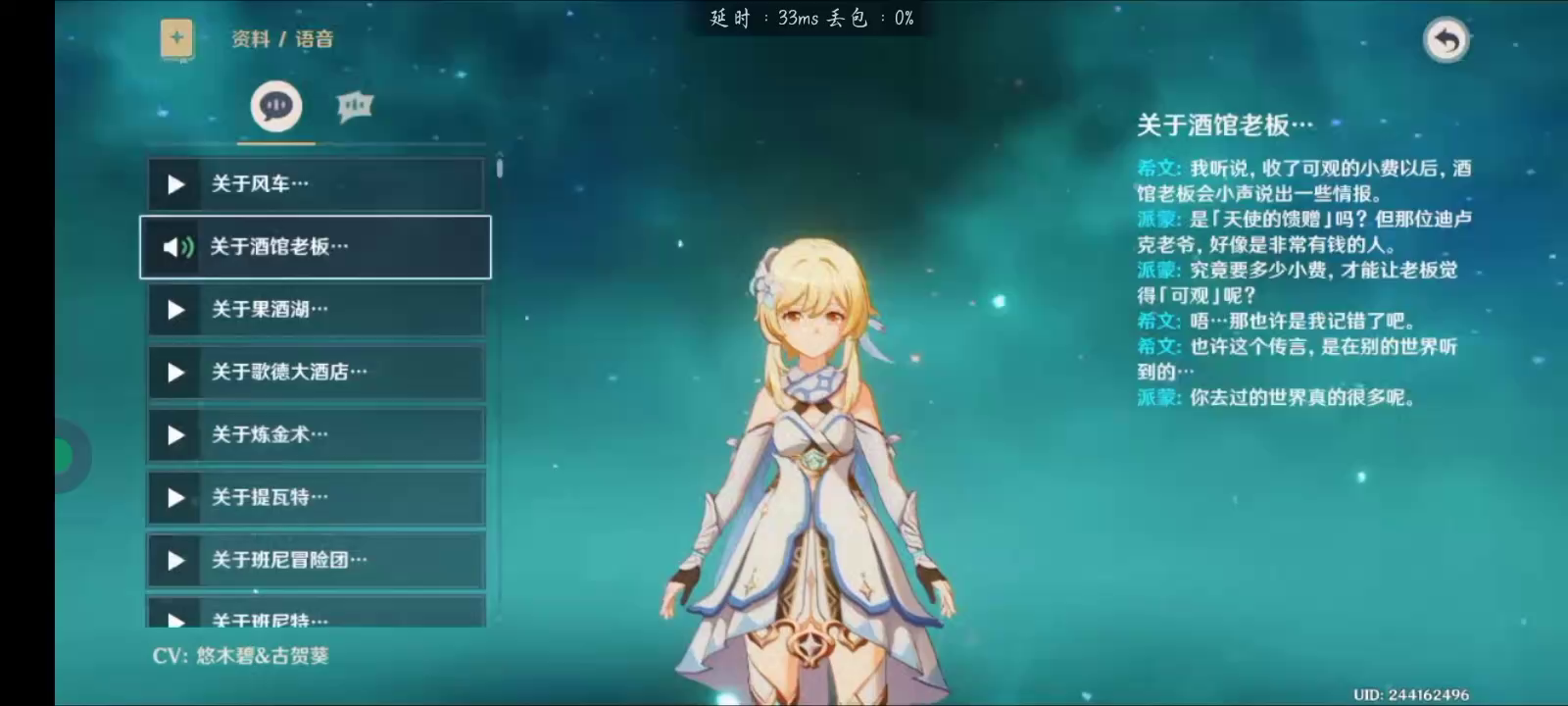Click the voice list scrollbar
Screen dimensions: 1568x706
[x=500, y=169]
